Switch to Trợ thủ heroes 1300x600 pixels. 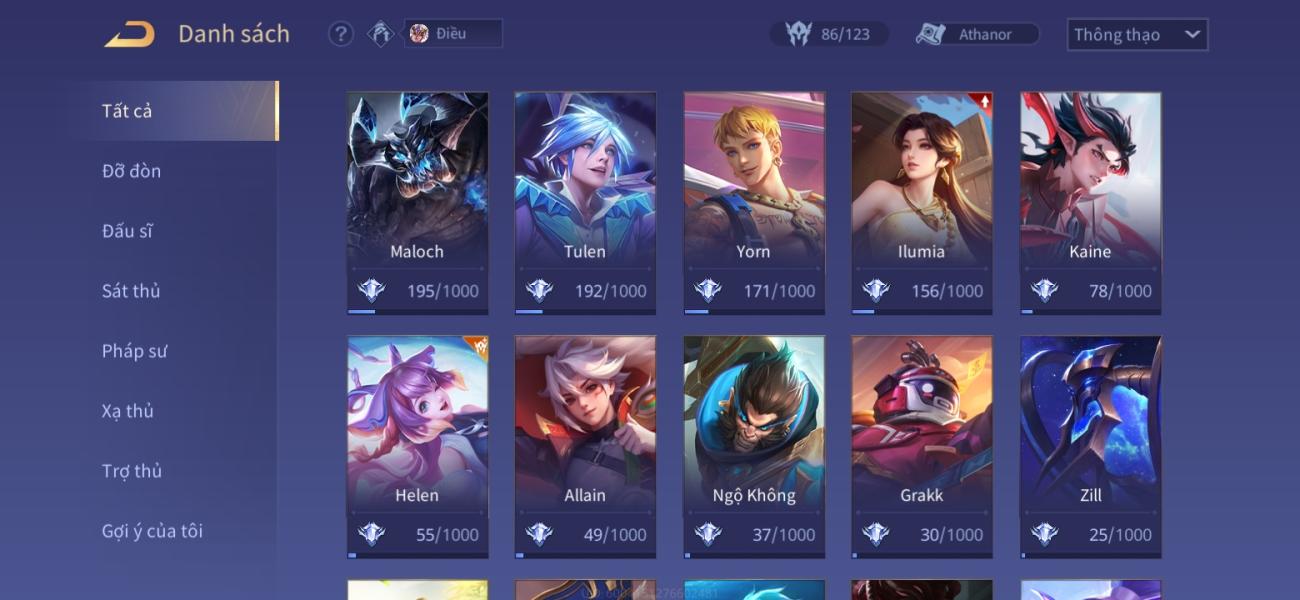click(131, 471)
